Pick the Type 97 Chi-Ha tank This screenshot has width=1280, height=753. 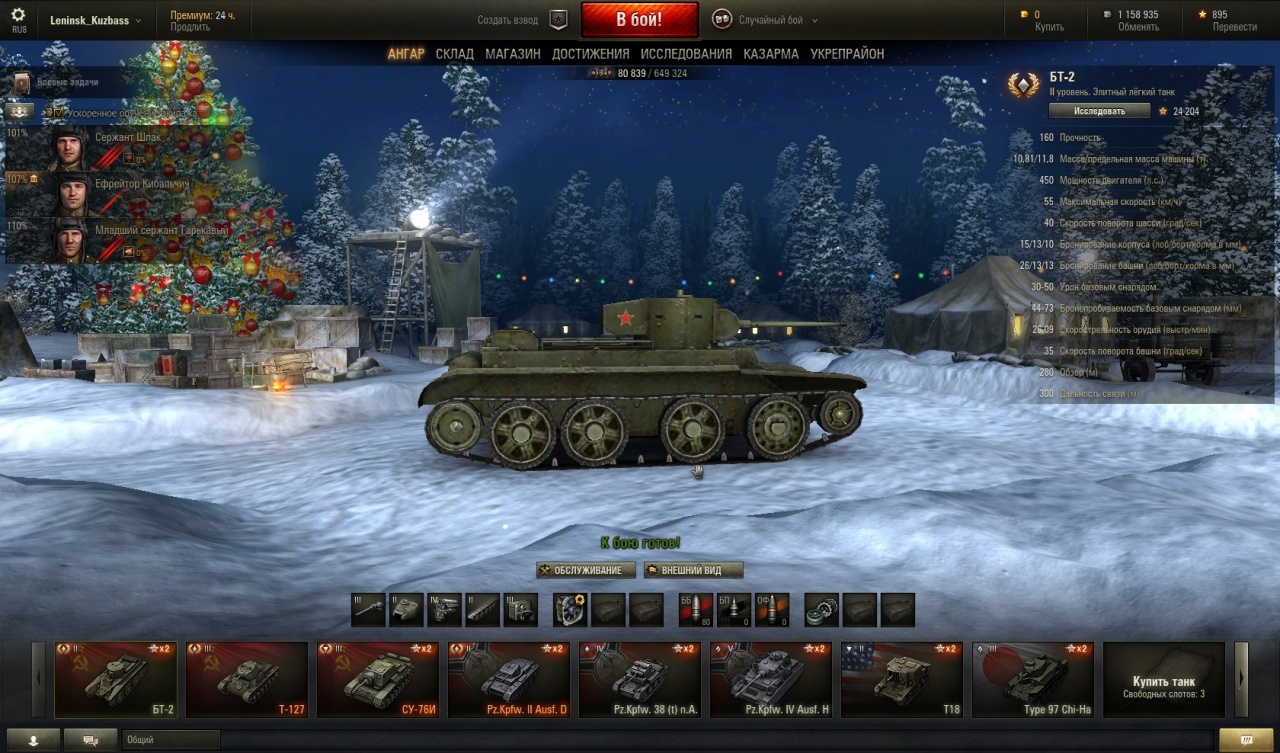pos(1033,680)
